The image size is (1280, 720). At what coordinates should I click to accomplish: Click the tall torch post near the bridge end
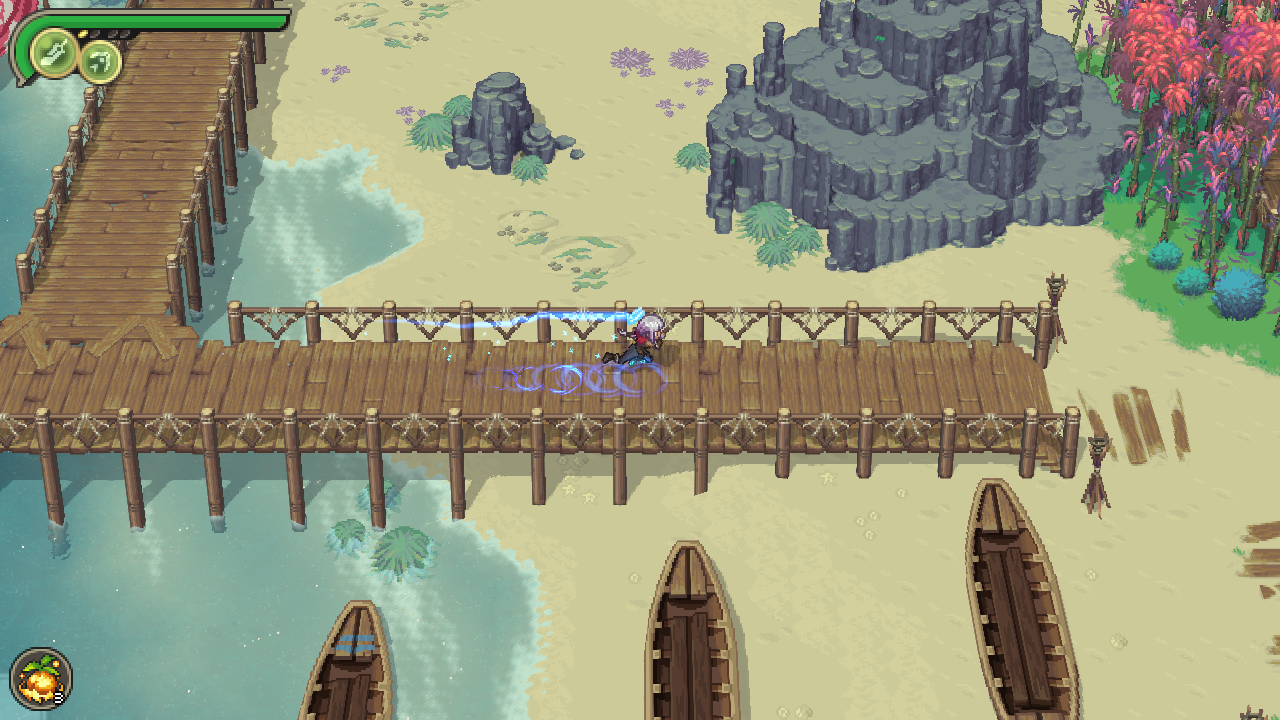click(x=1056, y=300)
